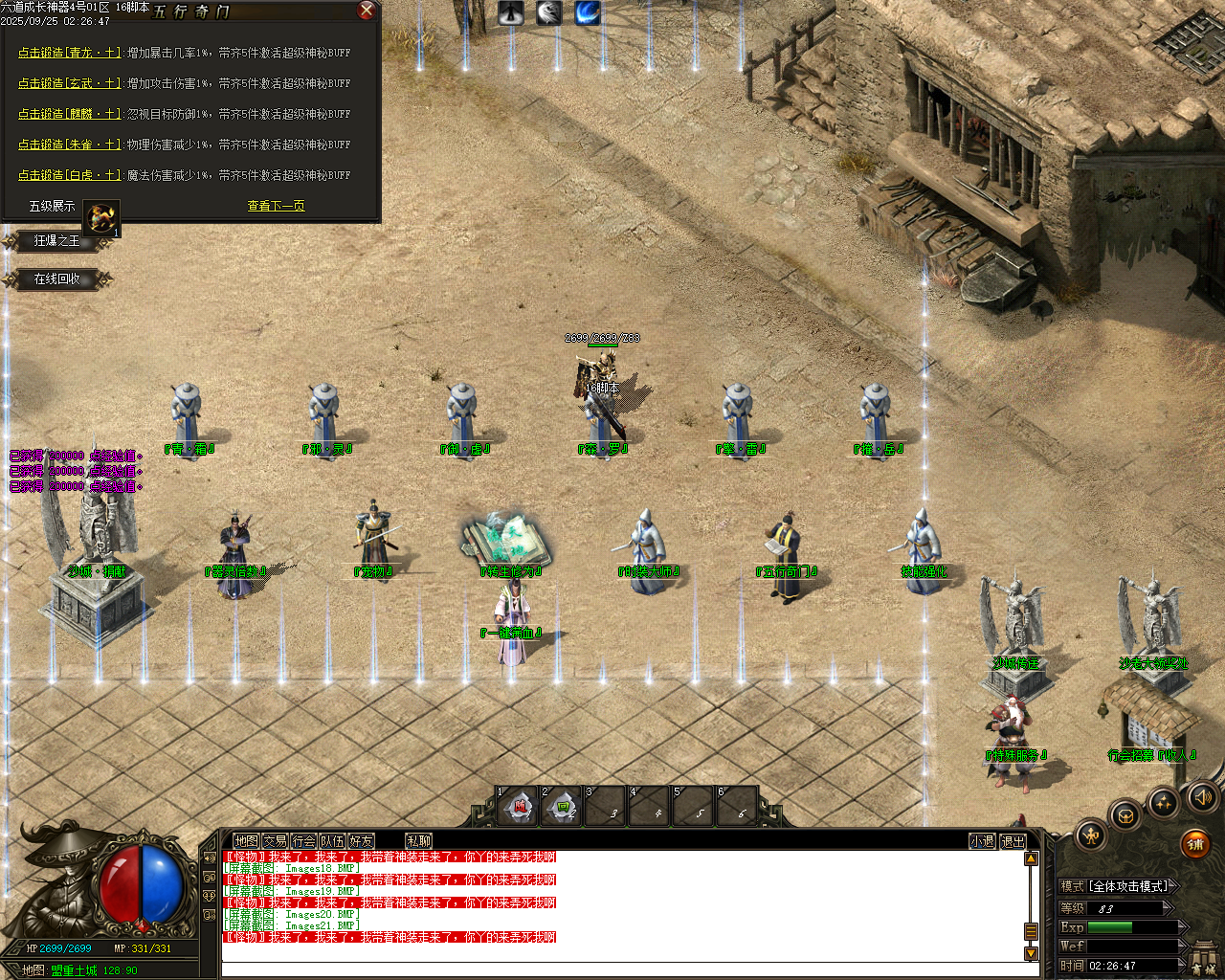Toggle the speaker sound icon
Screen dimensions: 1225x980
click(1203, 795)
